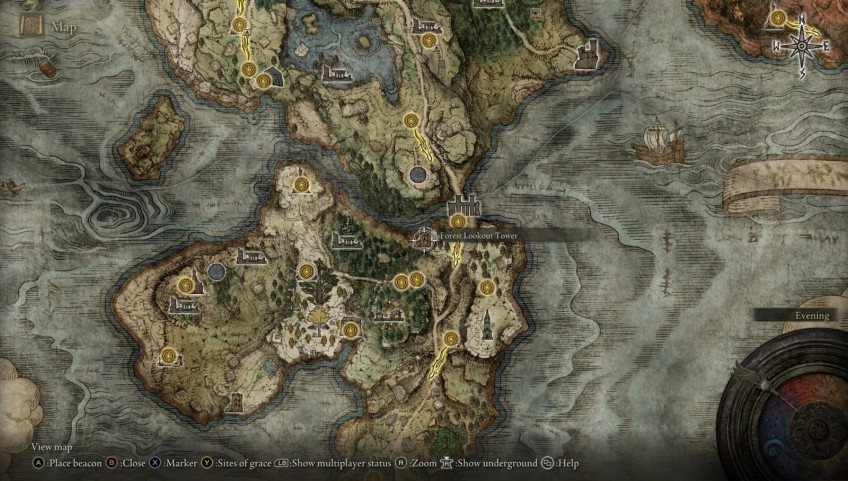Select the gray evergaol marker north of the bridge

417,175
